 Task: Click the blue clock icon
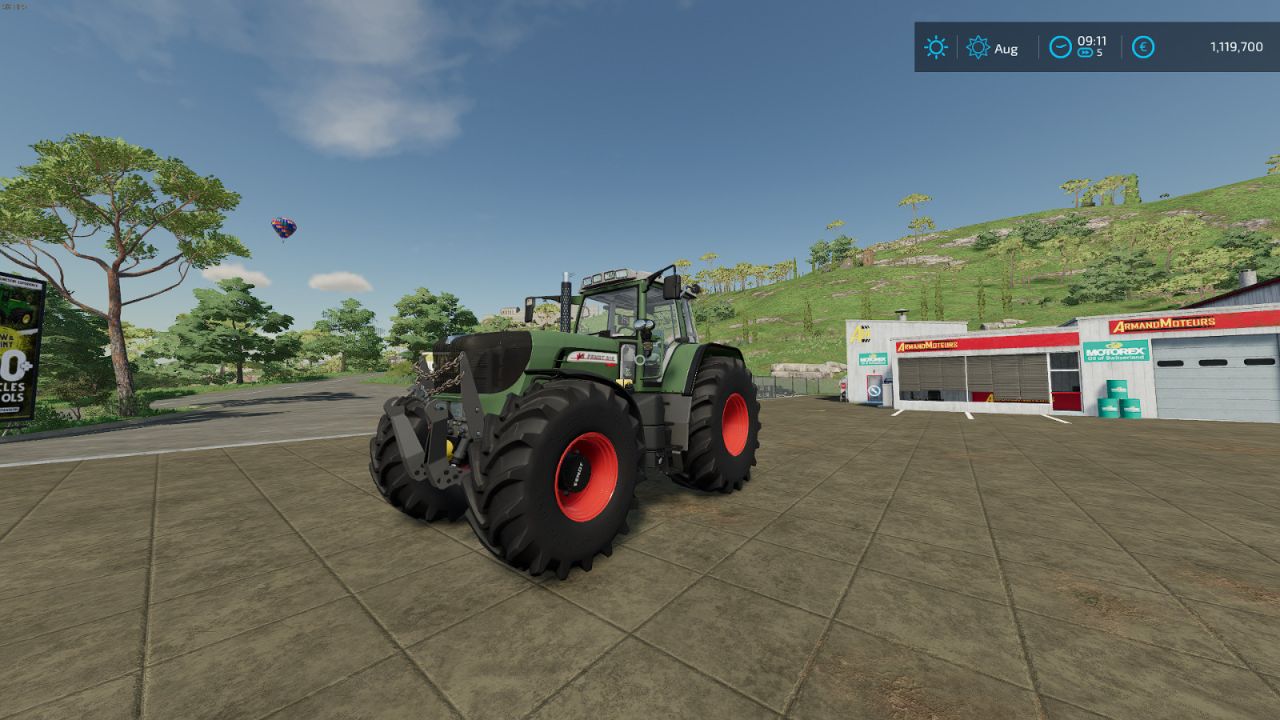pos(1059,44)
